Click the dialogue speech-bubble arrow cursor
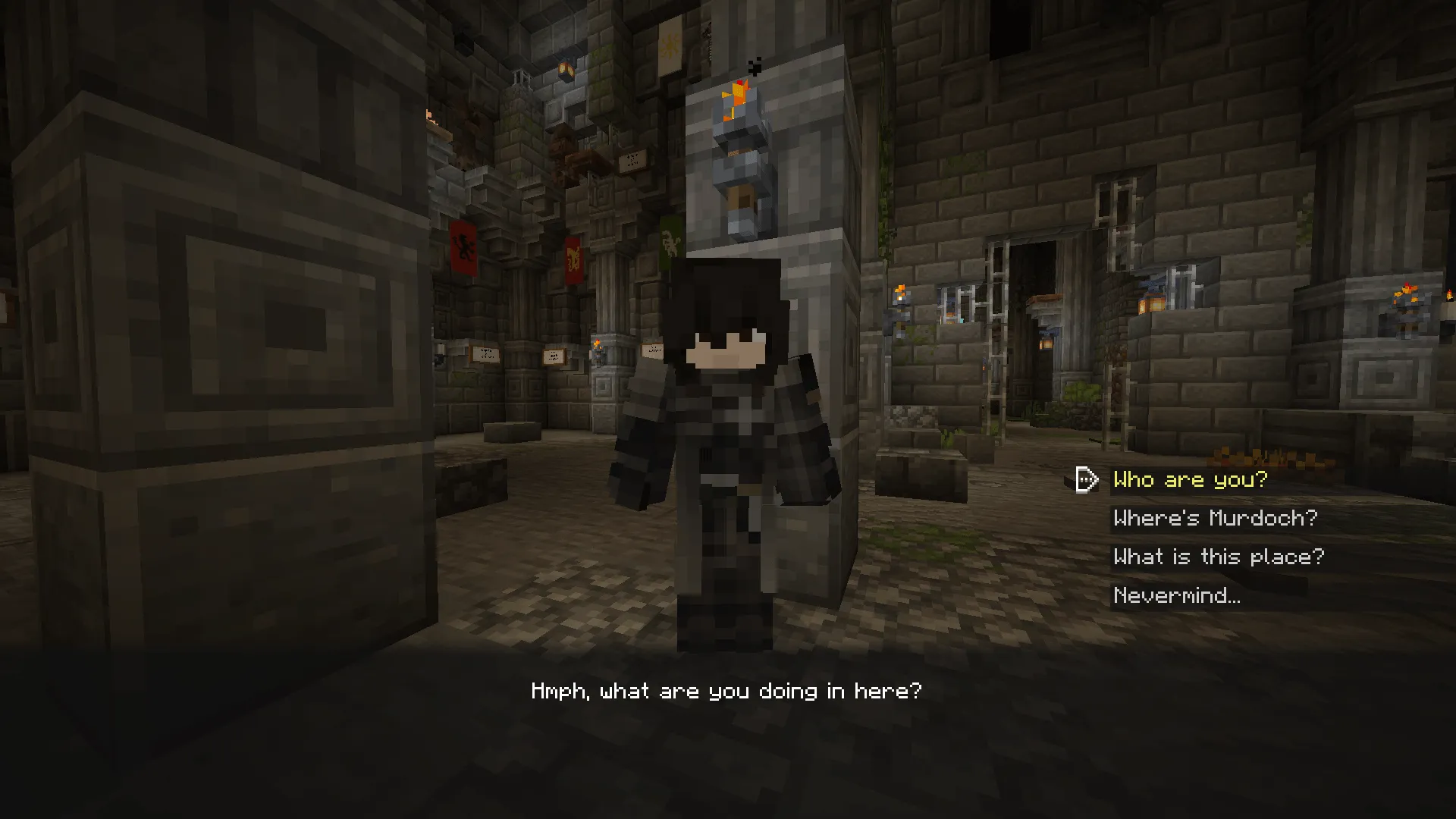 click(1086, 479)
